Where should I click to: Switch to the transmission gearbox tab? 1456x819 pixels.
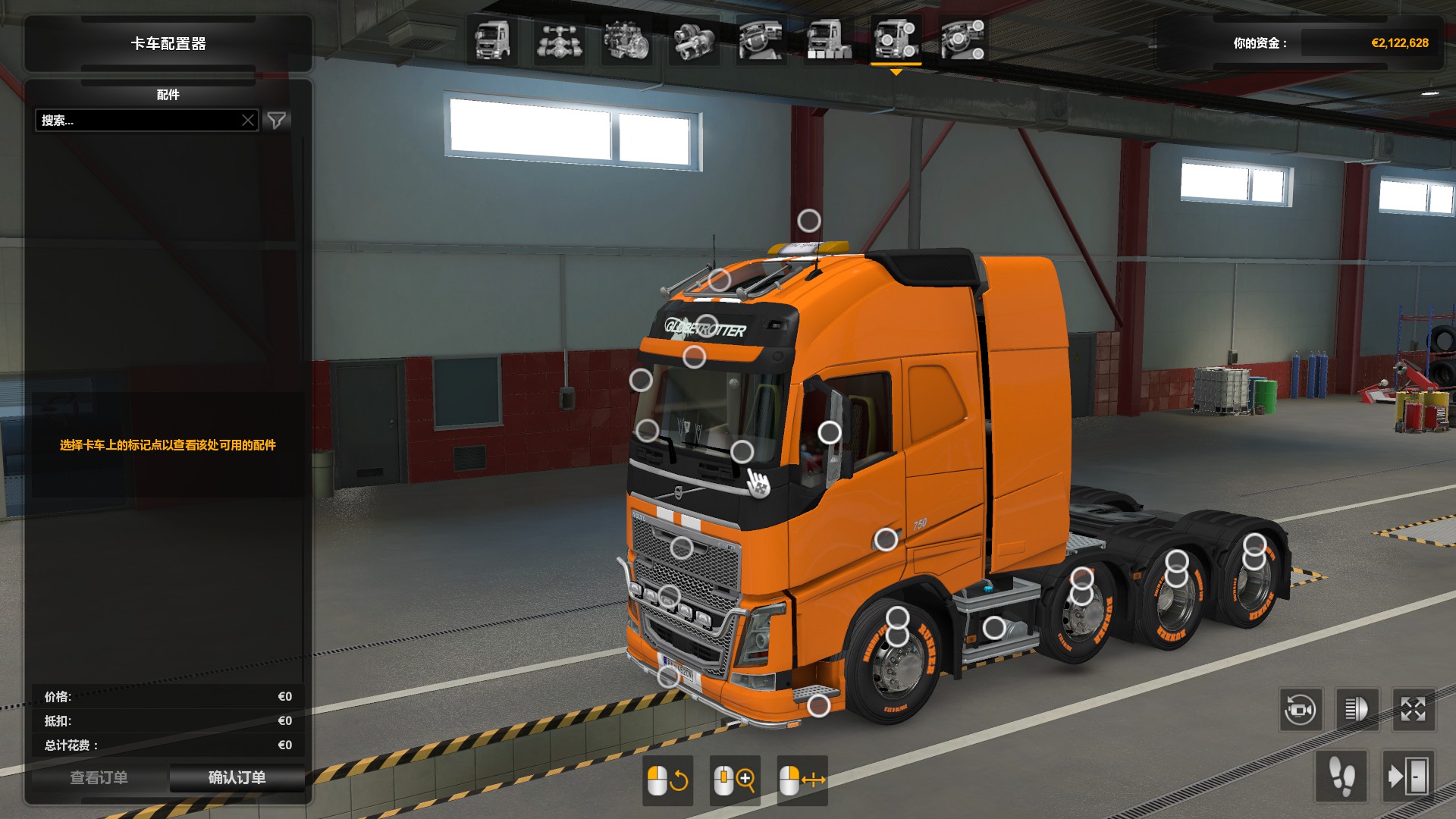click(x=693, y=40)
